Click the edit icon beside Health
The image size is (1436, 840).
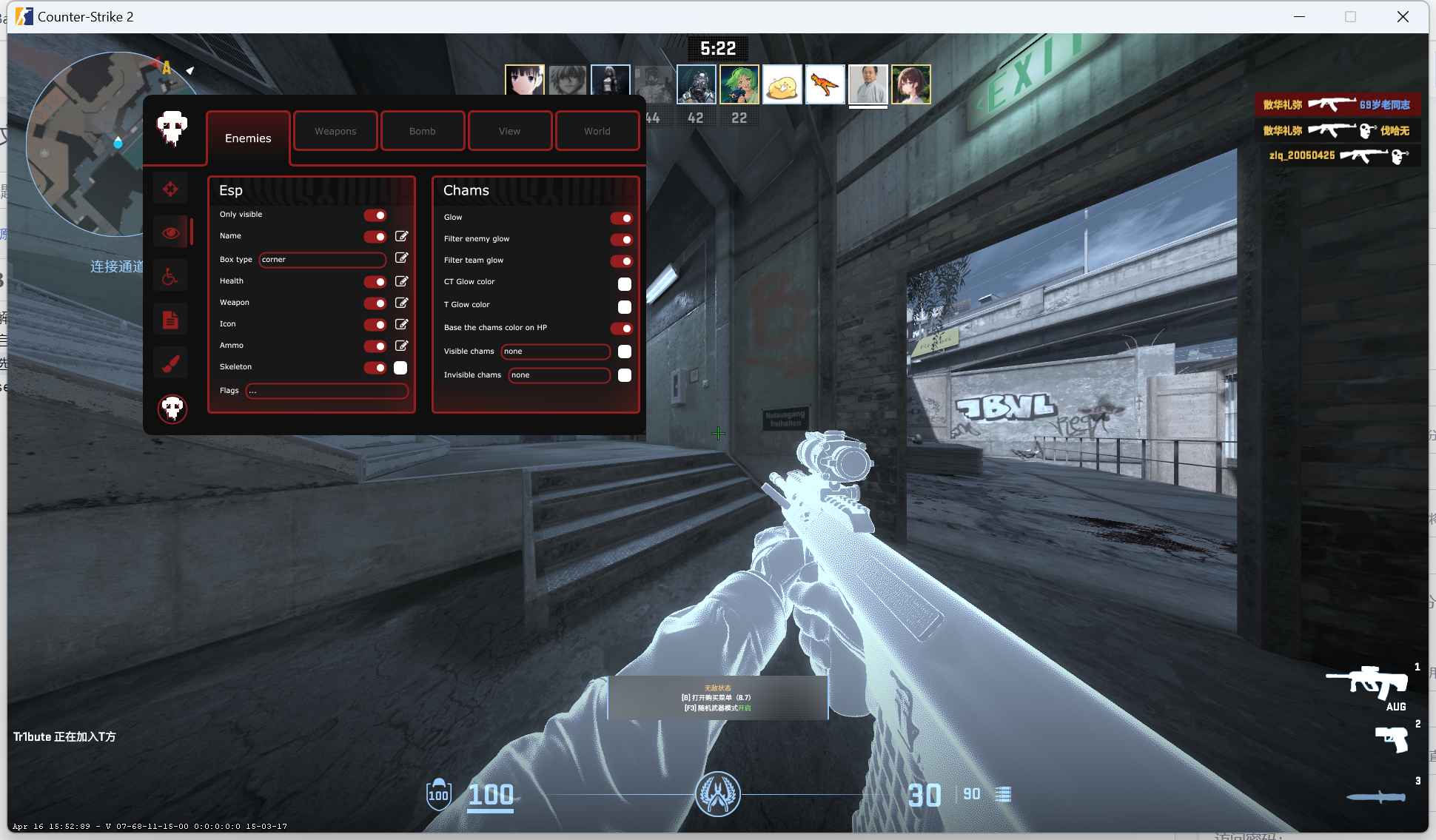[x=401, y=281]
